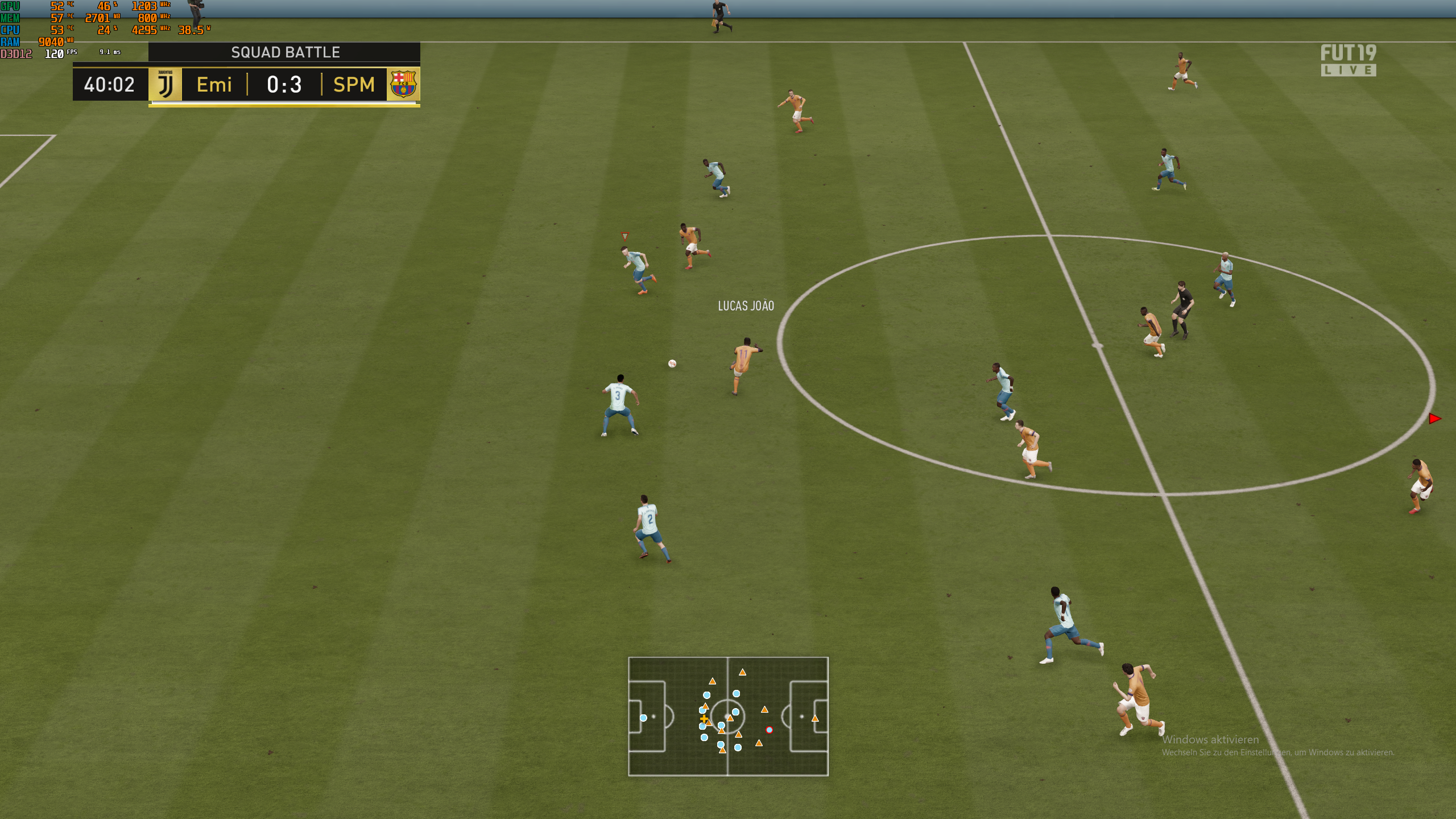
Task: Click the CPU label in the performance overlay
Action: 9,30
